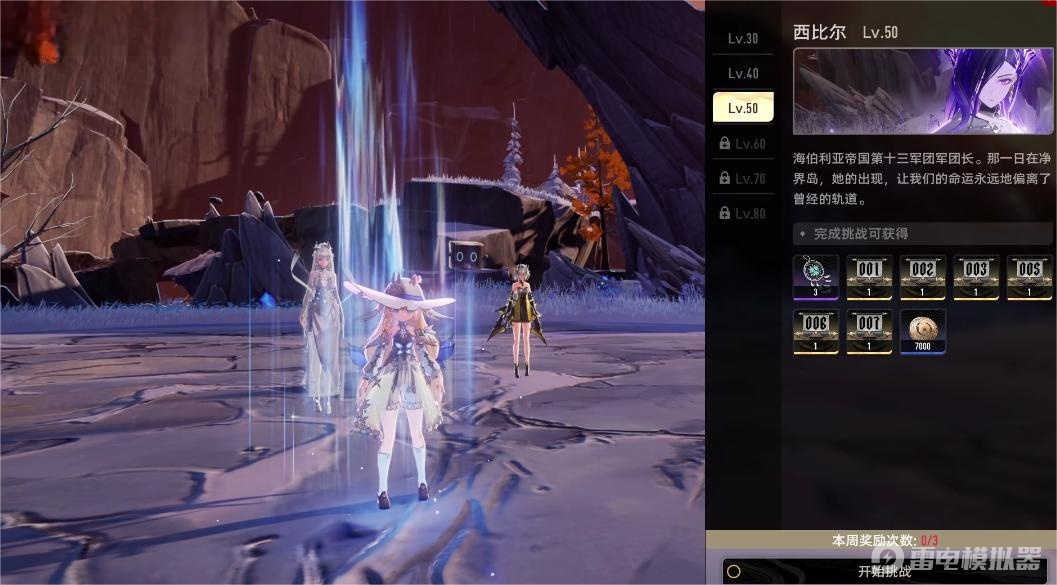This screenshot has width=1057, height=585.
Task: Select the locked Lv.60 tab
Action: (742, 144)
